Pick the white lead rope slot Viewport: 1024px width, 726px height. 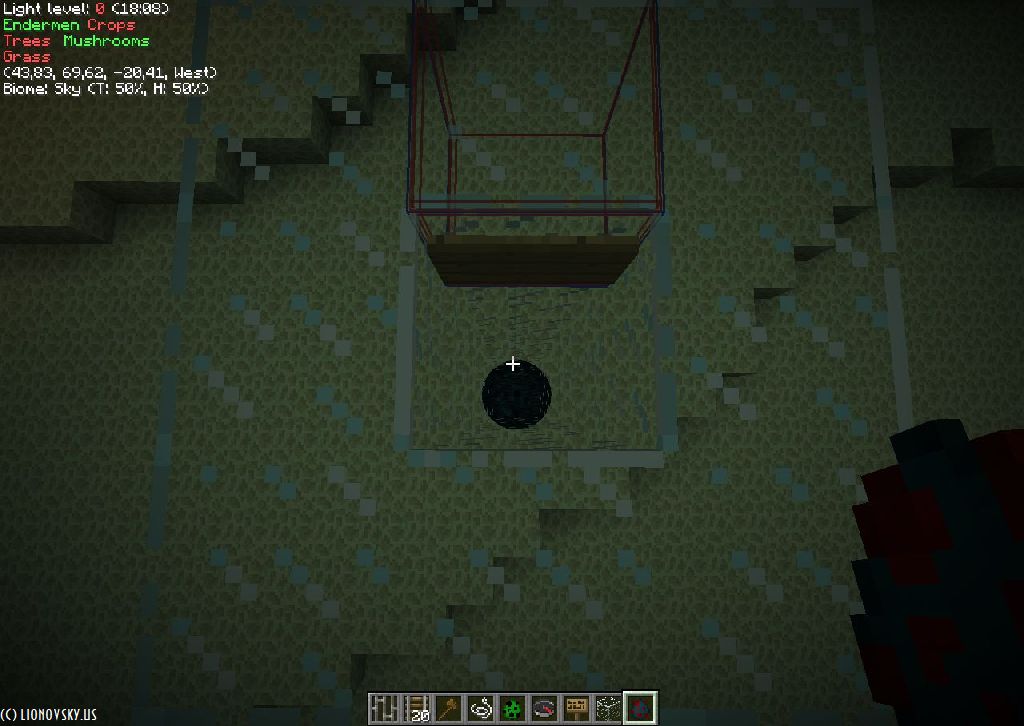coord(481,708)
